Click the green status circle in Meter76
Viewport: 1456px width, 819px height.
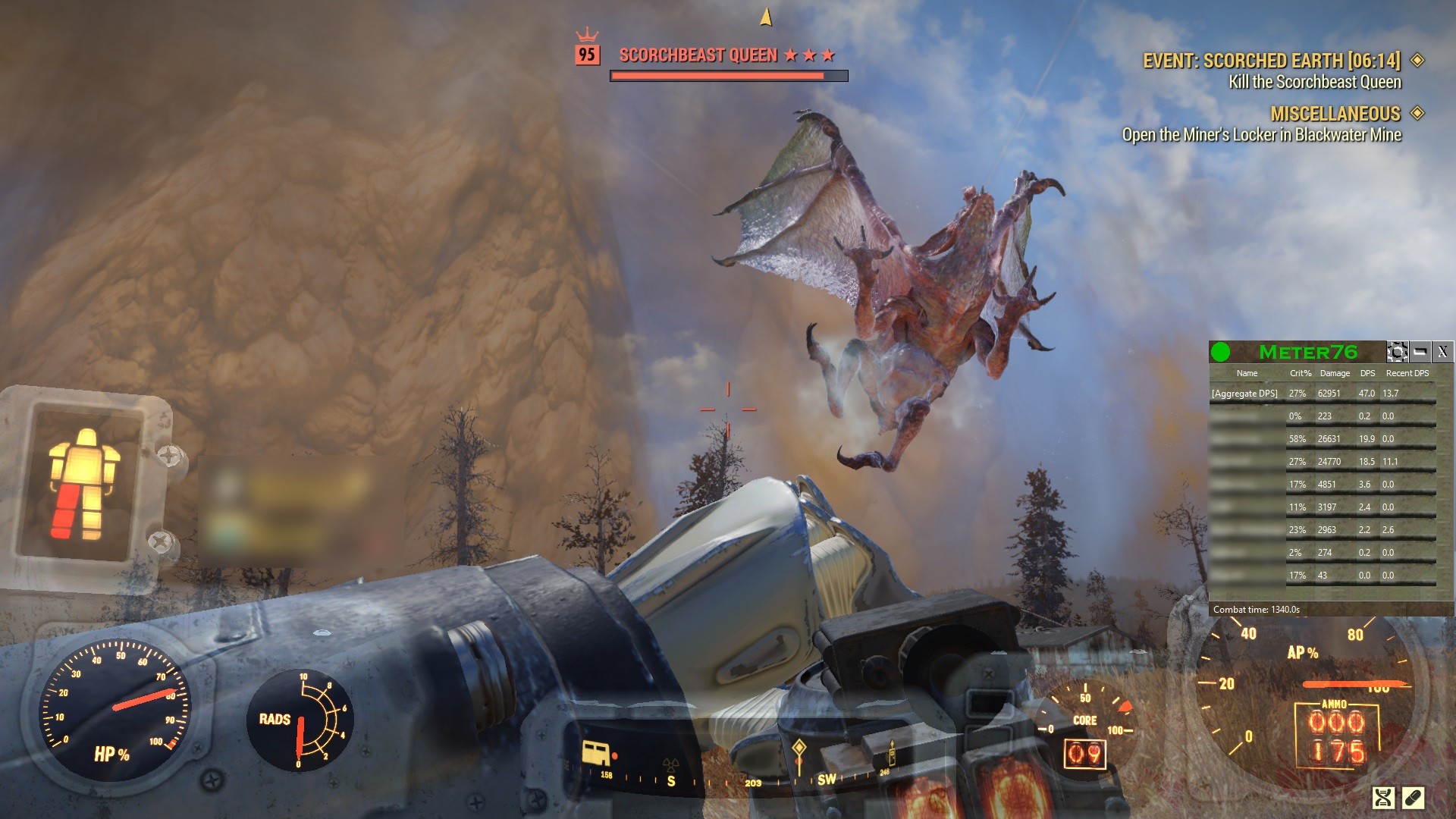[x=1220, y=352]
